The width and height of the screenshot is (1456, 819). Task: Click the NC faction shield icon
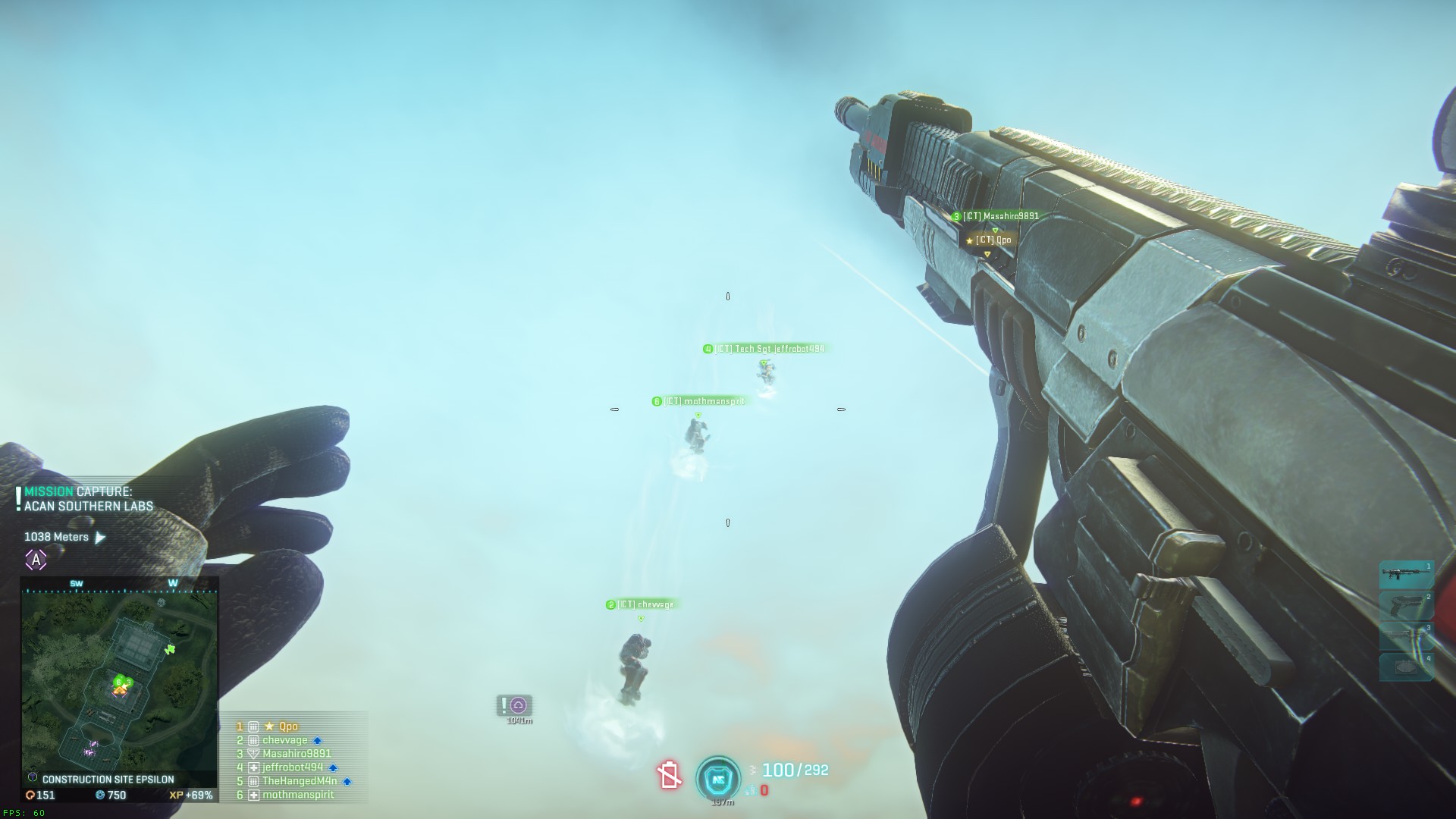[x=717, y=777]
